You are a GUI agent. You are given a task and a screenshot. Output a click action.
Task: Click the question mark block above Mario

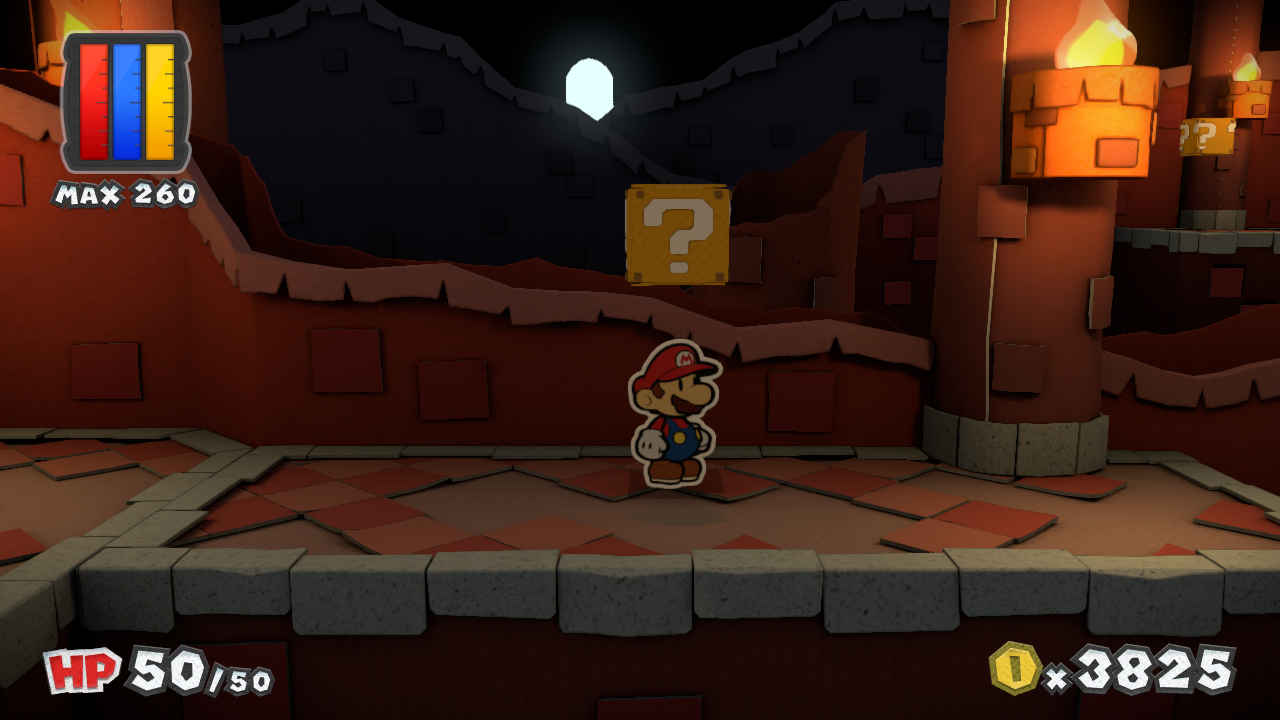click(679, 232)
